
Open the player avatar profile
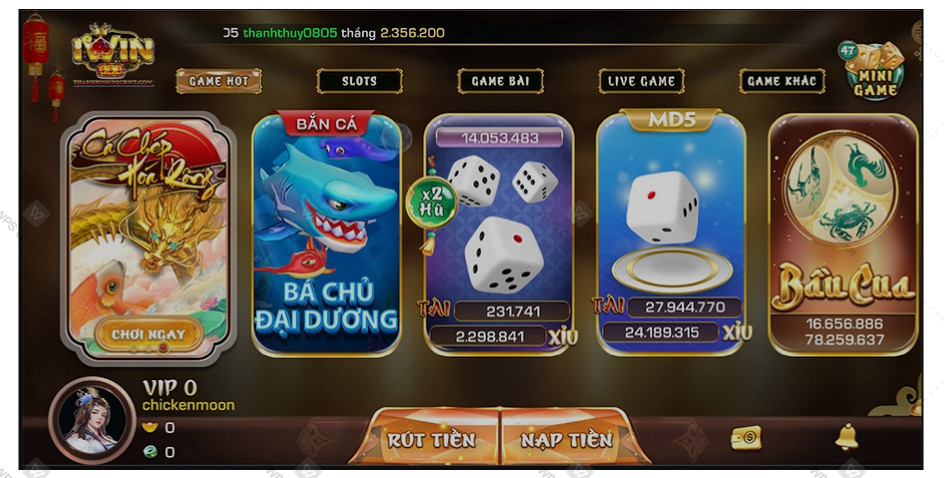pos(92,420)
